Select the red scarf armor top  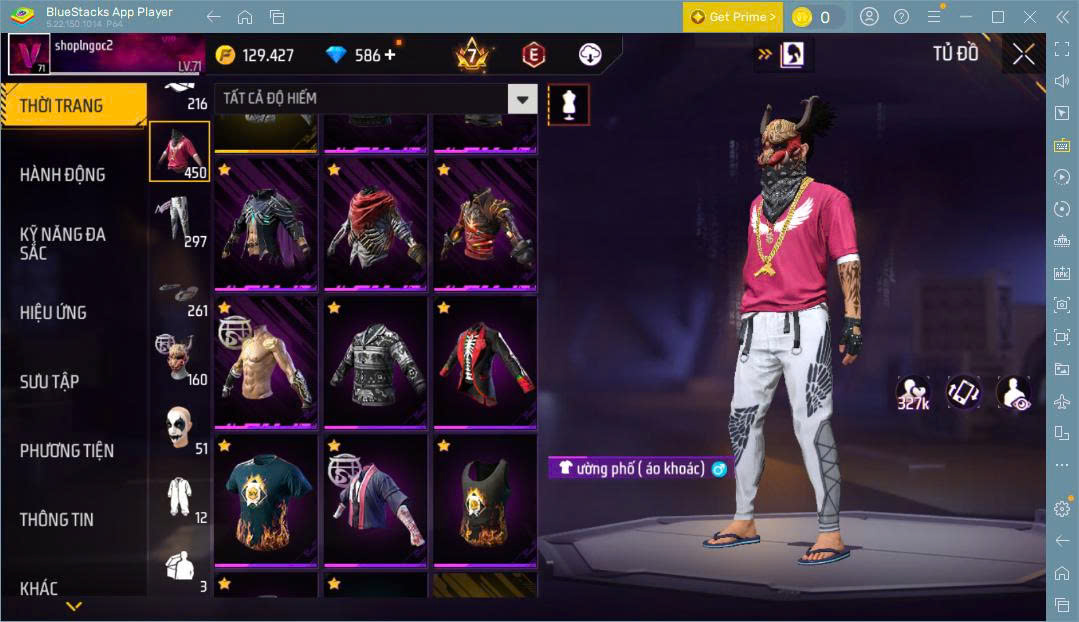coord(375,225)
